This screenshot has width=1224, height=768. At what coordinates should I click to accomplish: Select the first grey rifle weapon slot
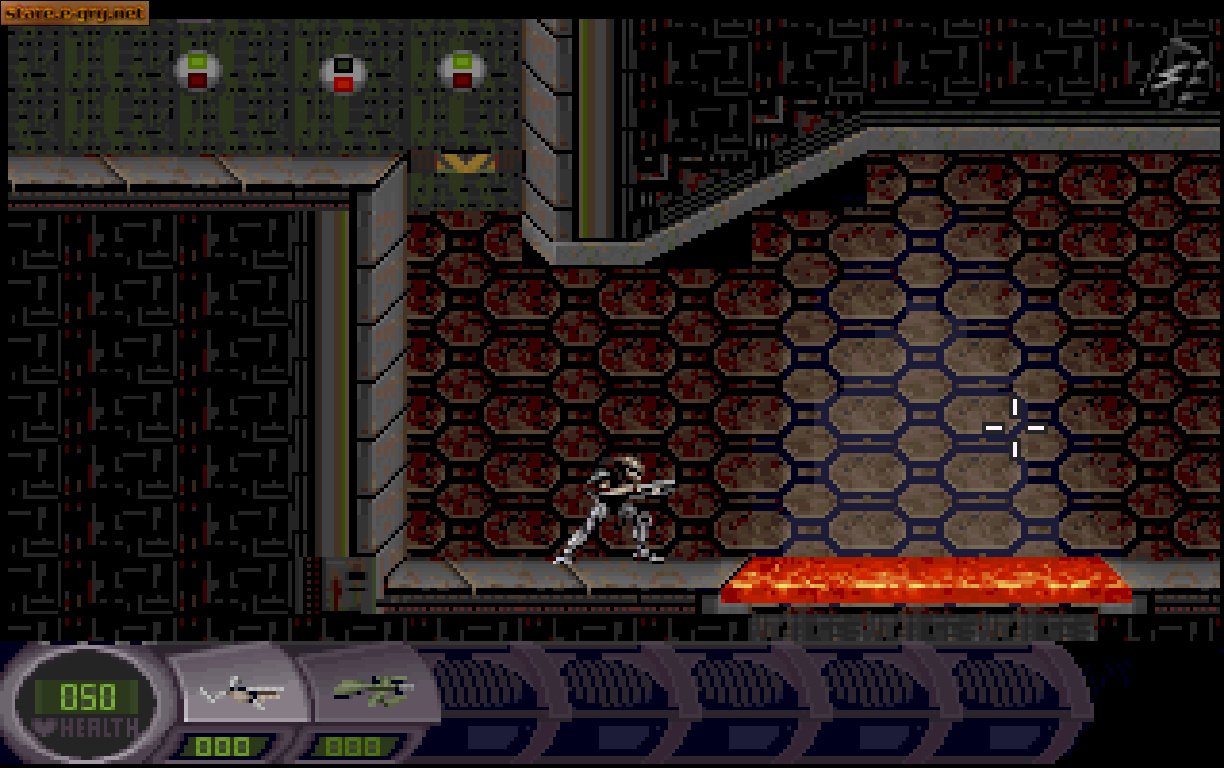coord(242,691)
